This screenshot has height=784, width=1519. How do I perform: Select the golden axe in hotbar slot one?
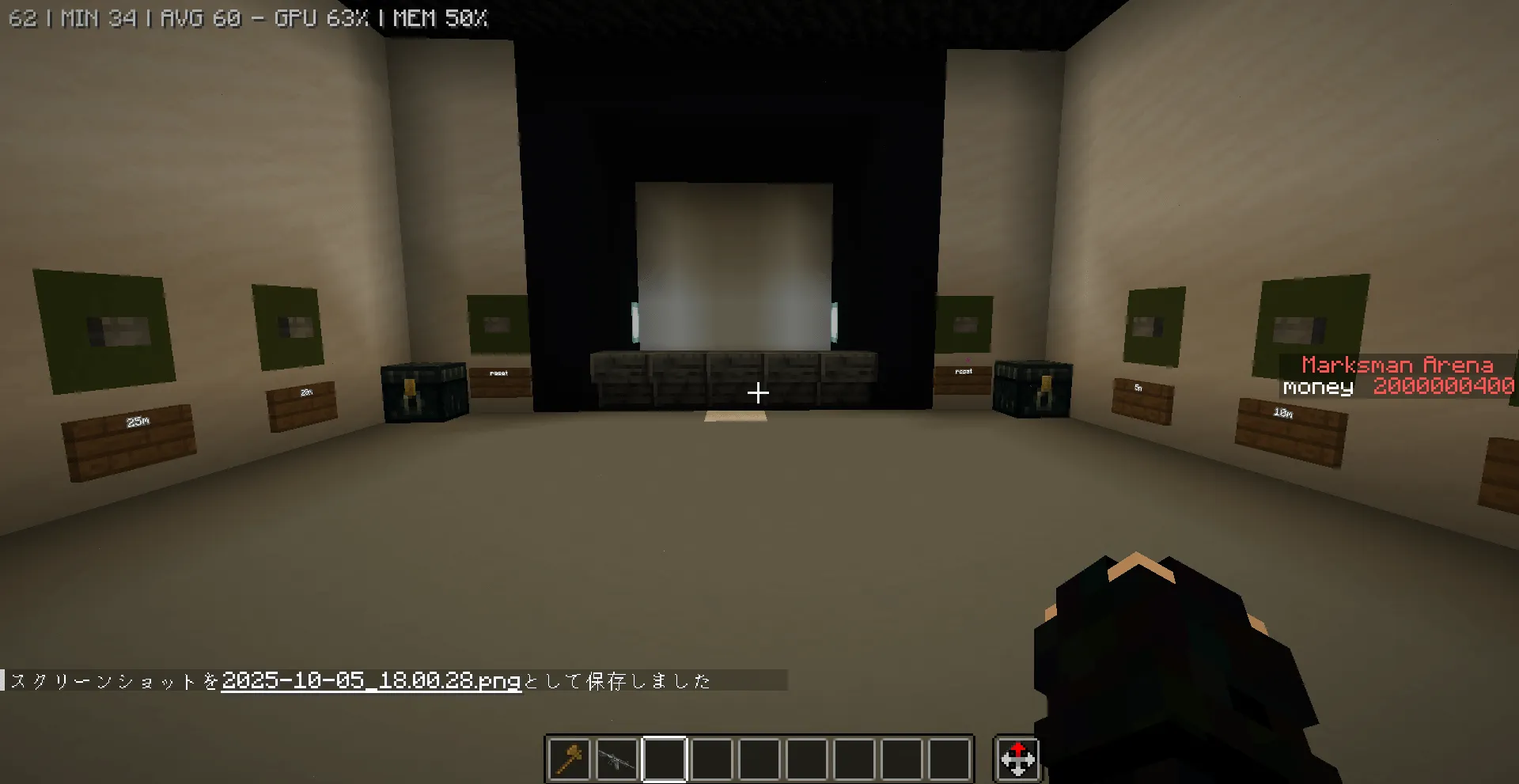point(569,759)
